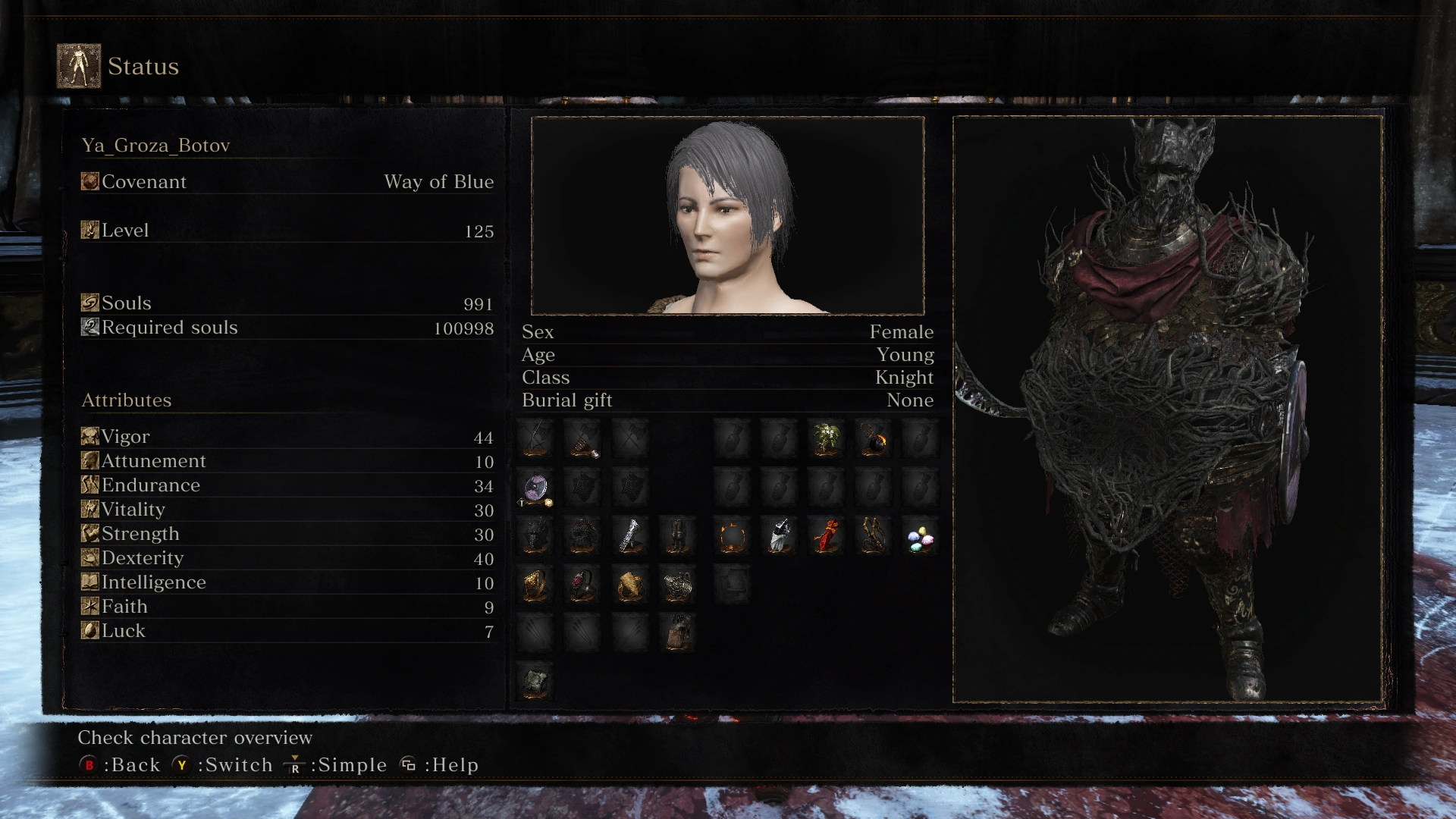The image size is (1456, 819).
Task: Select the silver gauntlets armor slot
Action: click(x=630, y=536)
